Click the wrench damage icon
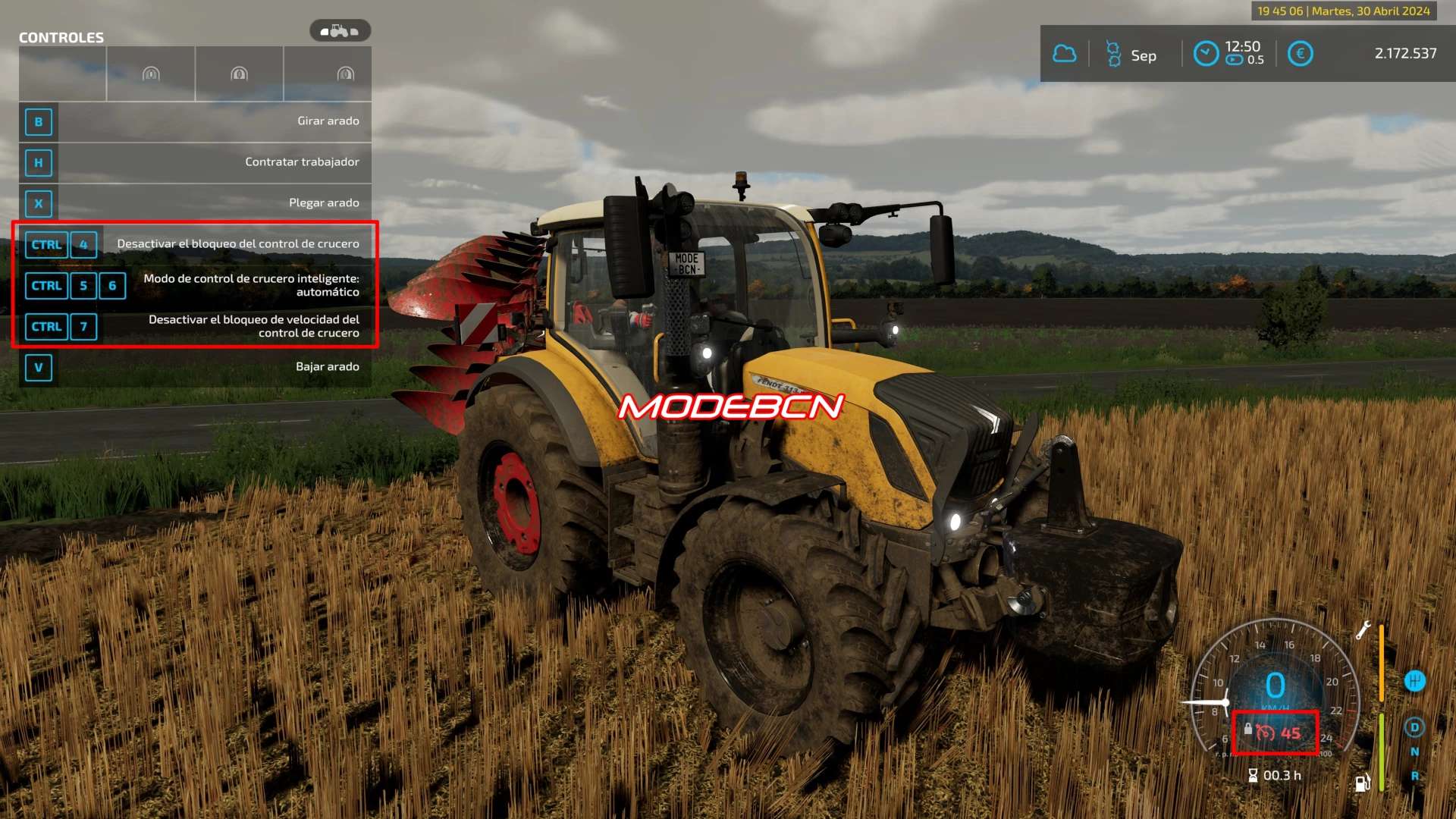The image size is (1456, 819). click(1363, 629)
